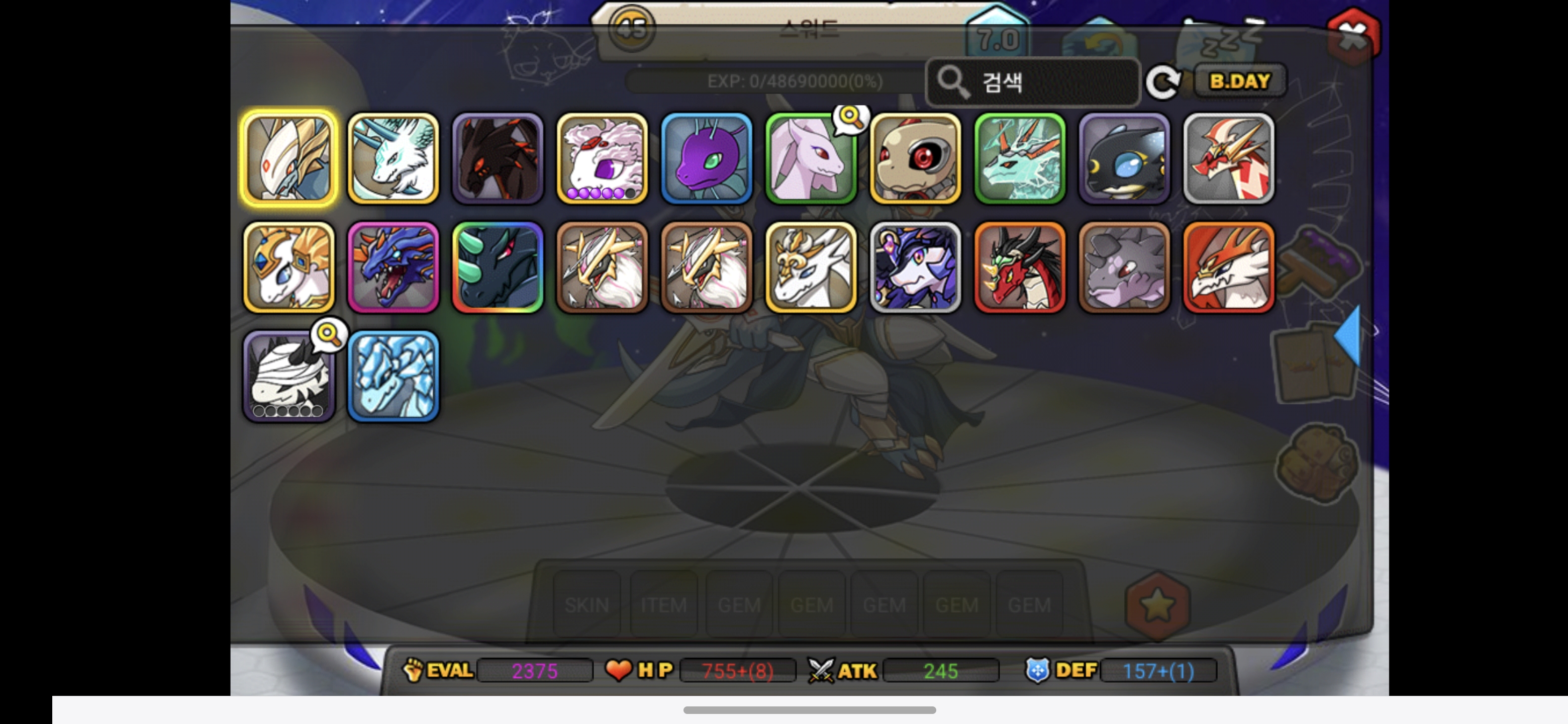Viewport: 1568px width, 724px height.
Task: Click the blue left arrow on panel edge
Action: [x=1349, y=335]
